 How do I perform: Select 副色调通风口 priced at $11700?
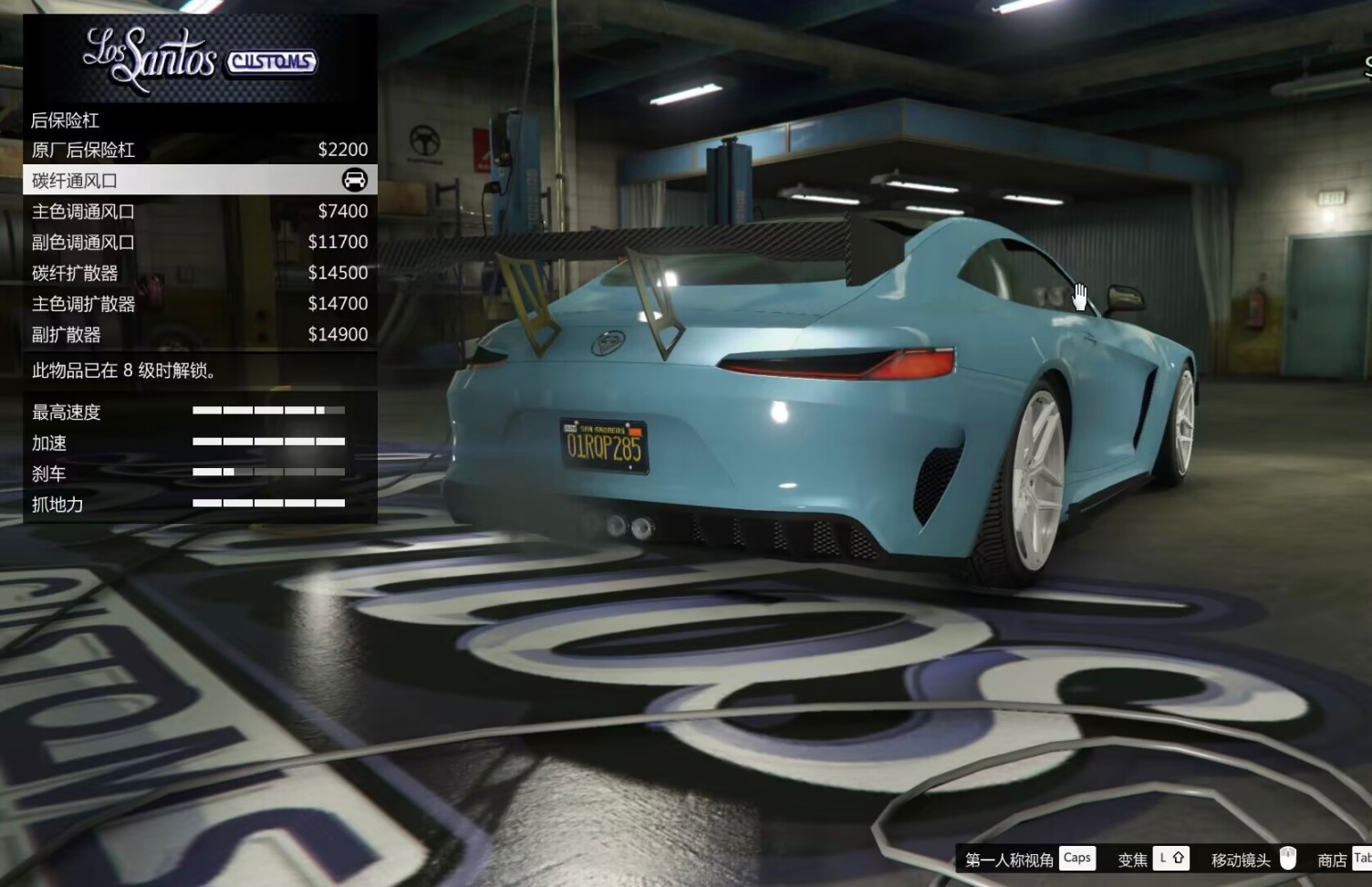tap(199, 242)
